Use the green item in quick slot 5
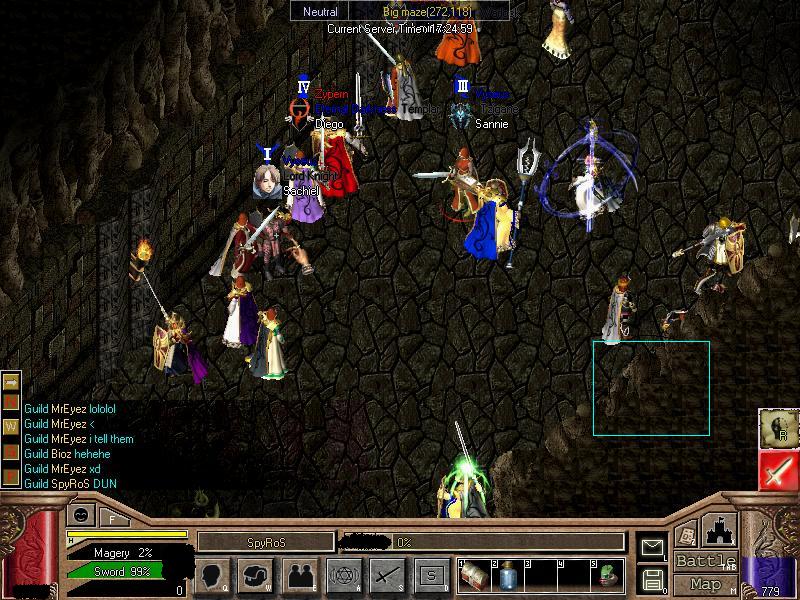Image resolution: width=800 pixels, height=600 pixels. [608, 575]
